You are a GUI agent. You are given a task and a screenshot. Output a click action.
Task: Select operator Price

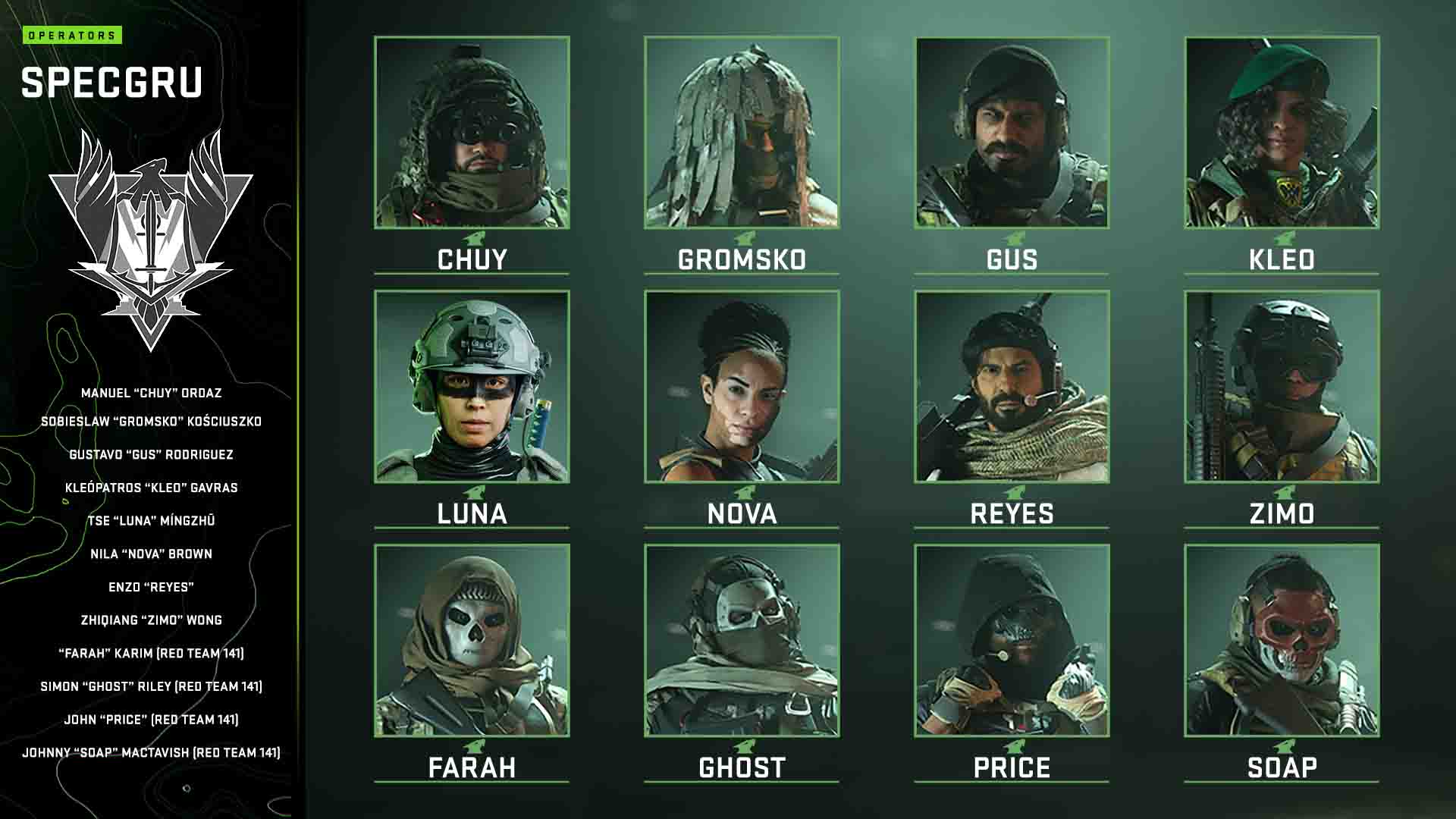pos(1011,641)
